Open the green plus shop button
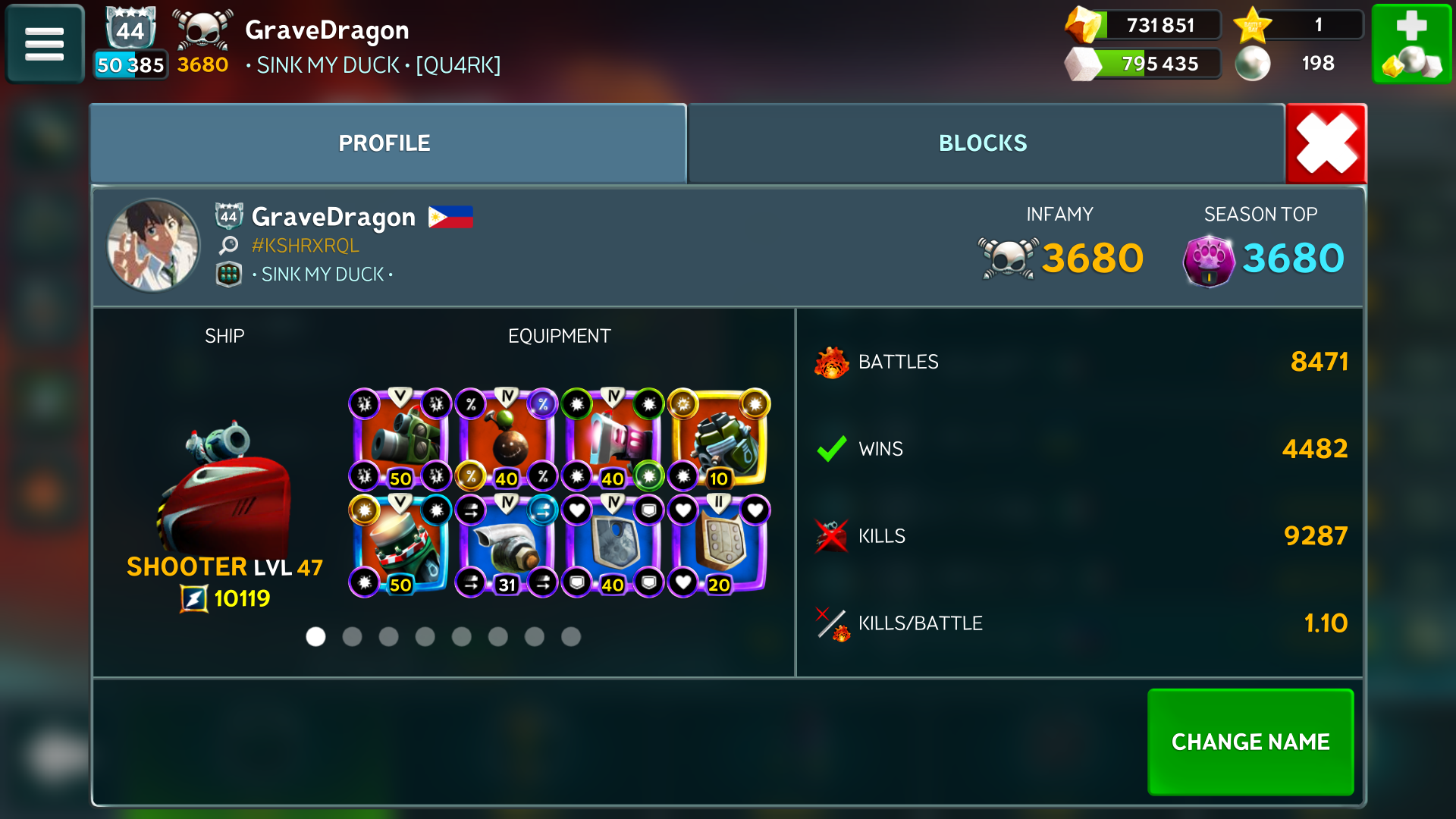Screen dimensions: 1456x819 1411,44
